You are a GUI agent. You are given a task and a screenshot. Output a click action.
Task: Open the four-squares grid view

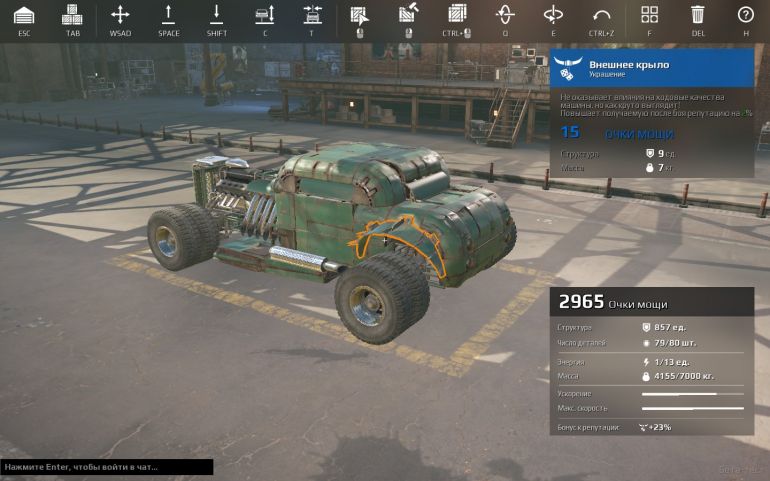649,15
